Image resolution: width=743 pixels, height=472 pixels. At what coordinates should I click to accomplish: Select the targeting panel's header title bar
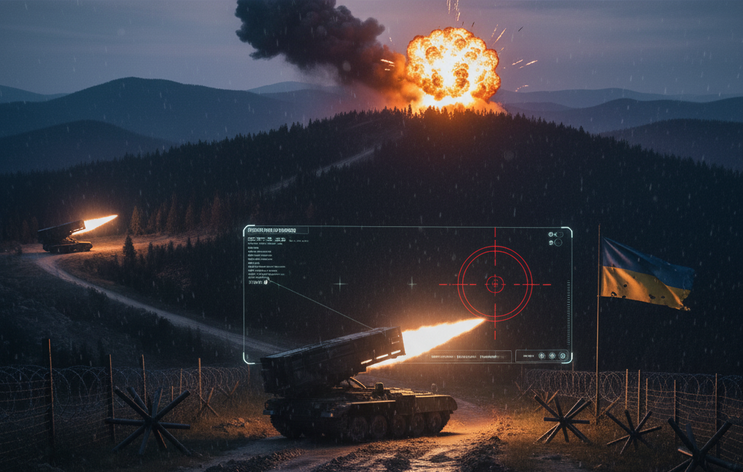tap(277, 231)
